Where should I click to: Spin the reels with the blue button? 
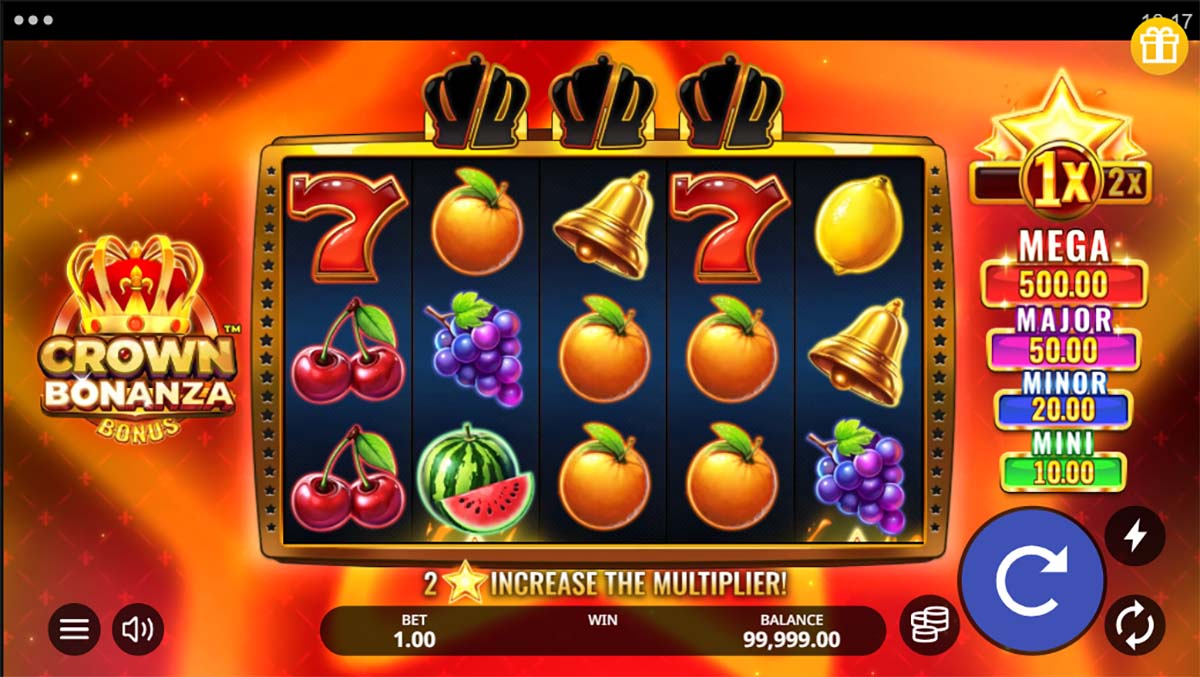tap(1031, 579)
